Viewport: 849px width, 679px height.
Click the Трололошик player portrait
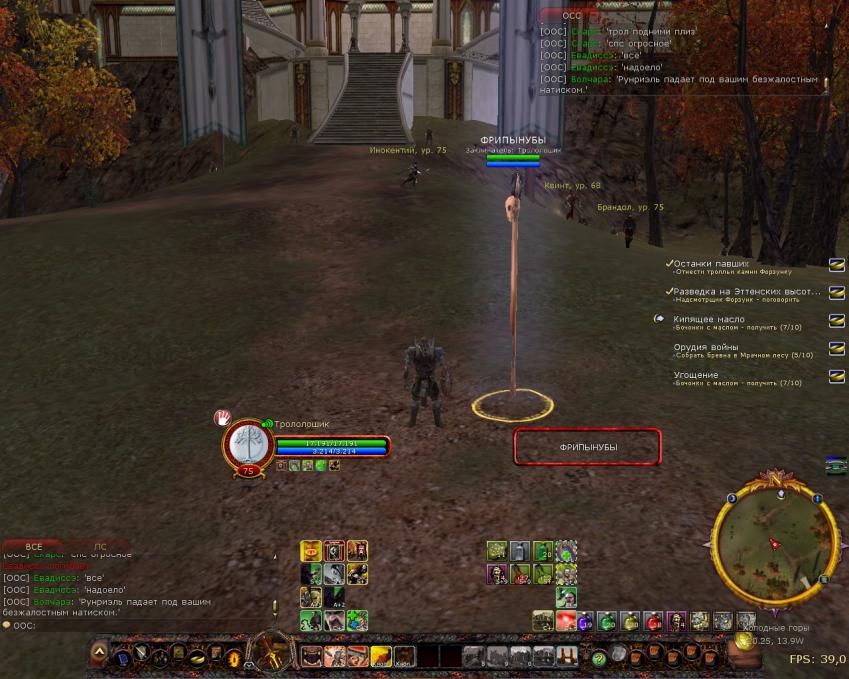point(246,443)
